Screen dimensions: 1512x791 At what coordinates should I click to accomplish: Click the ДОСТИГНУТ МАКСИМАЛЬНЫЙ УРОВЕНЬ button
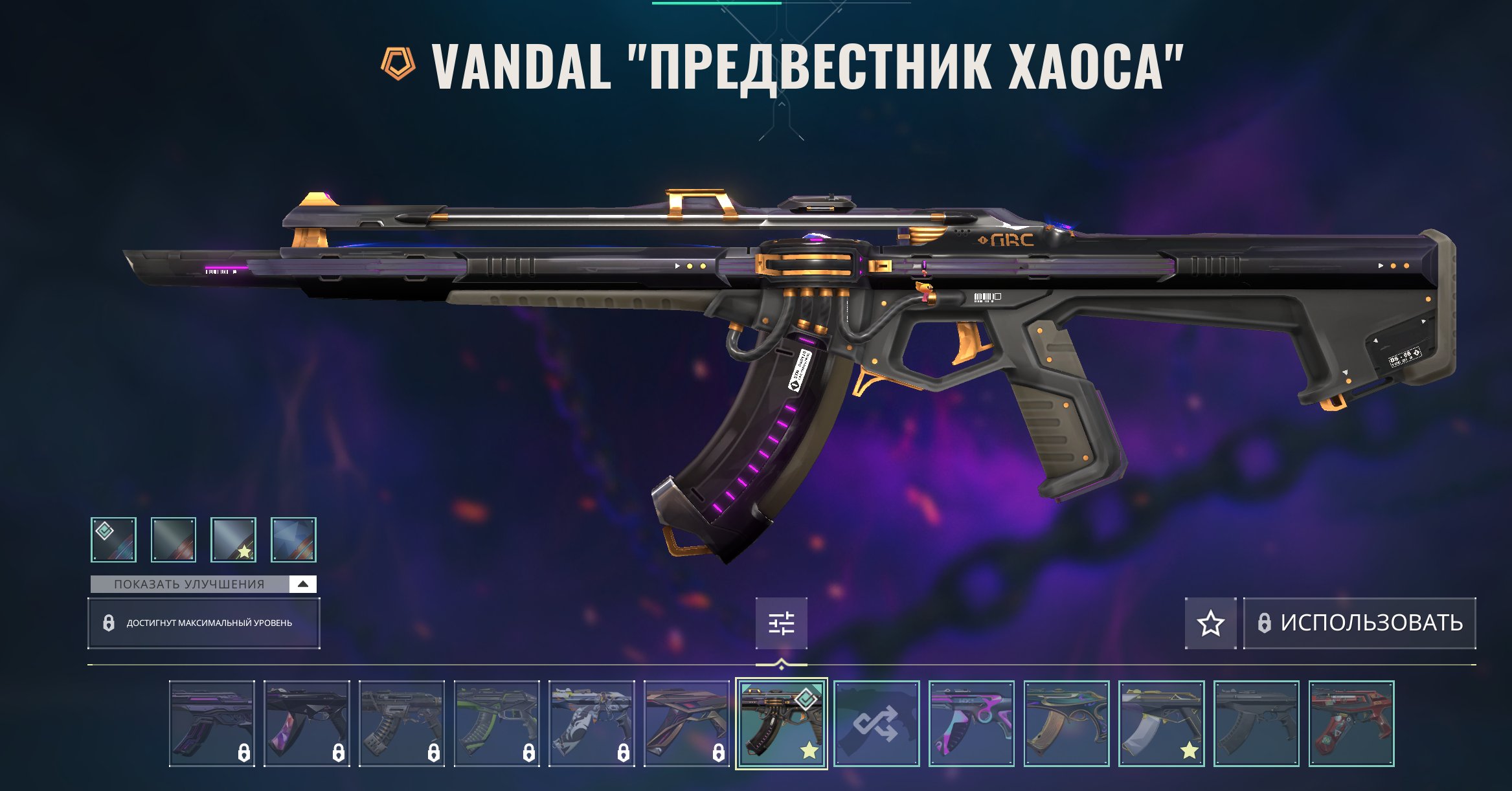pos(203,623)
